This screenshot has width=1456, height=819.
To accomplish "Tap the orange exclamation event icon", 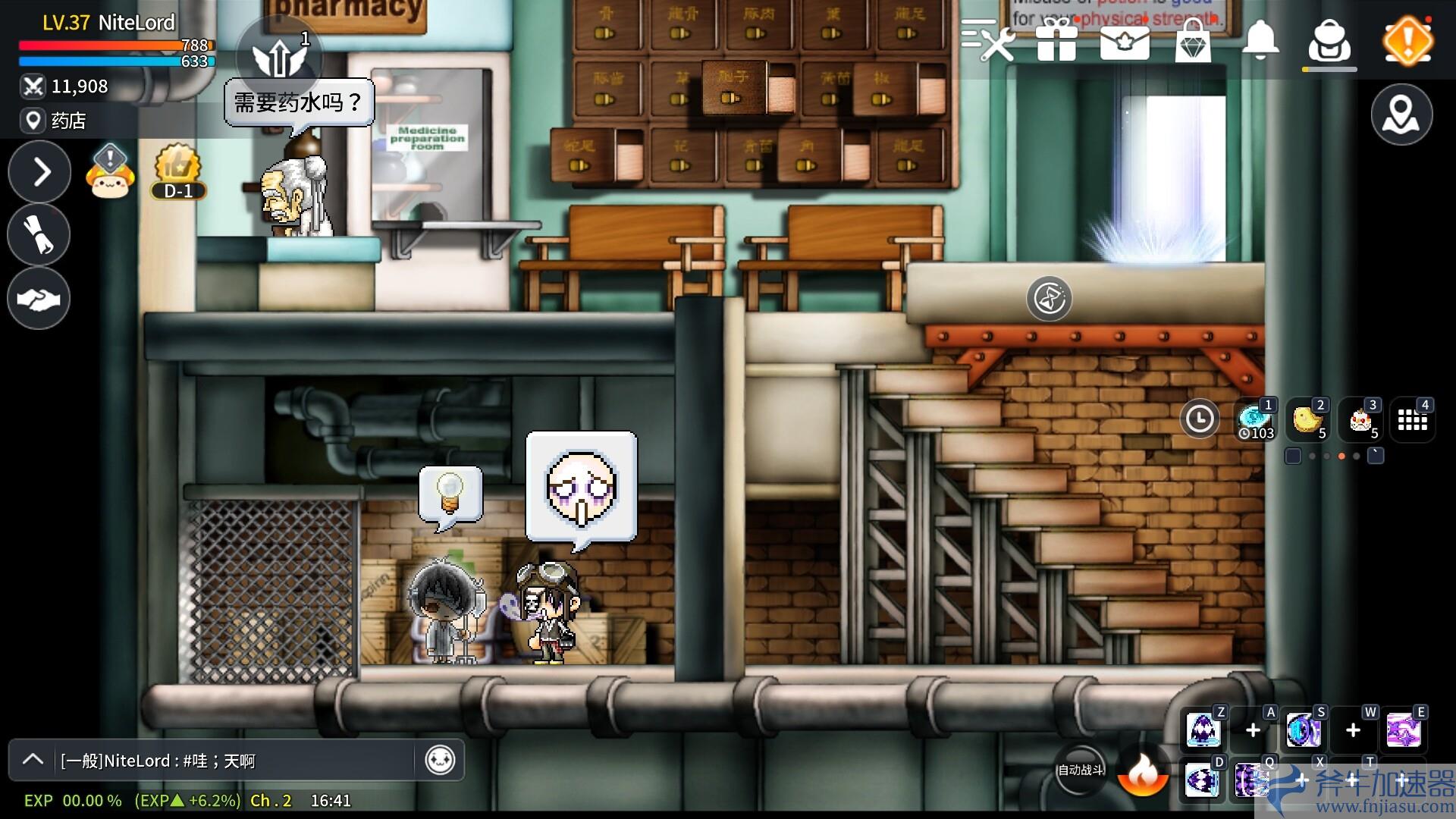I will coord(1407,40).
